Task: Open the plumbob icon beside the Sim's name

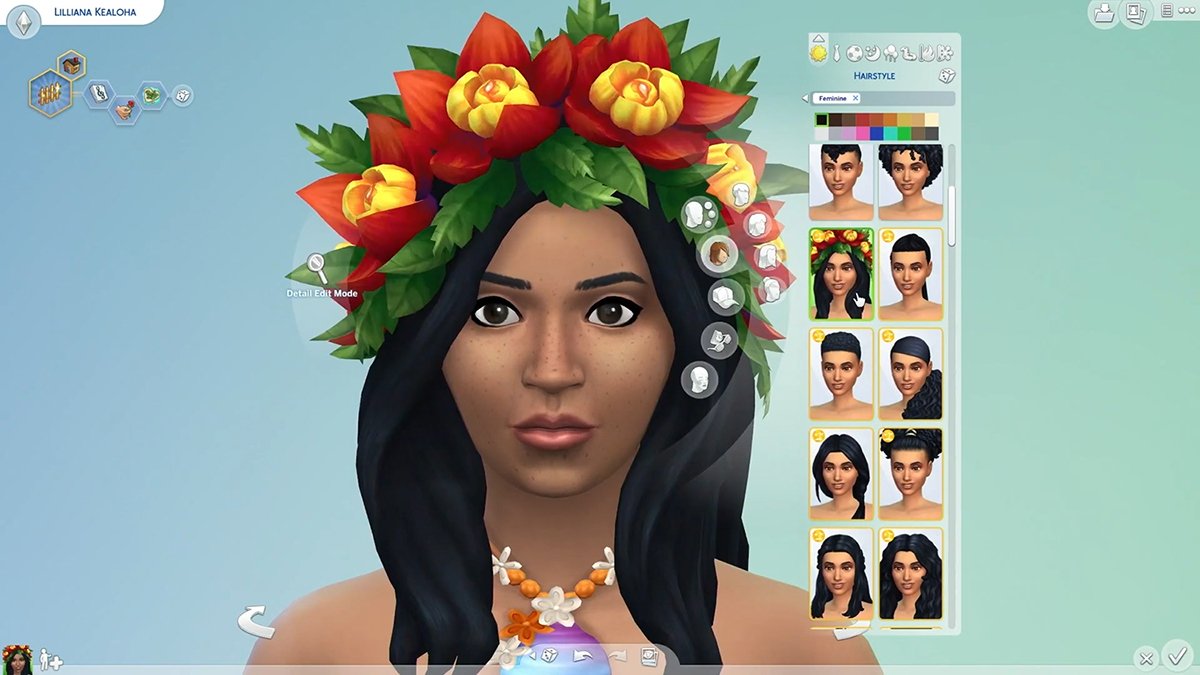Action: pos(23,23)
